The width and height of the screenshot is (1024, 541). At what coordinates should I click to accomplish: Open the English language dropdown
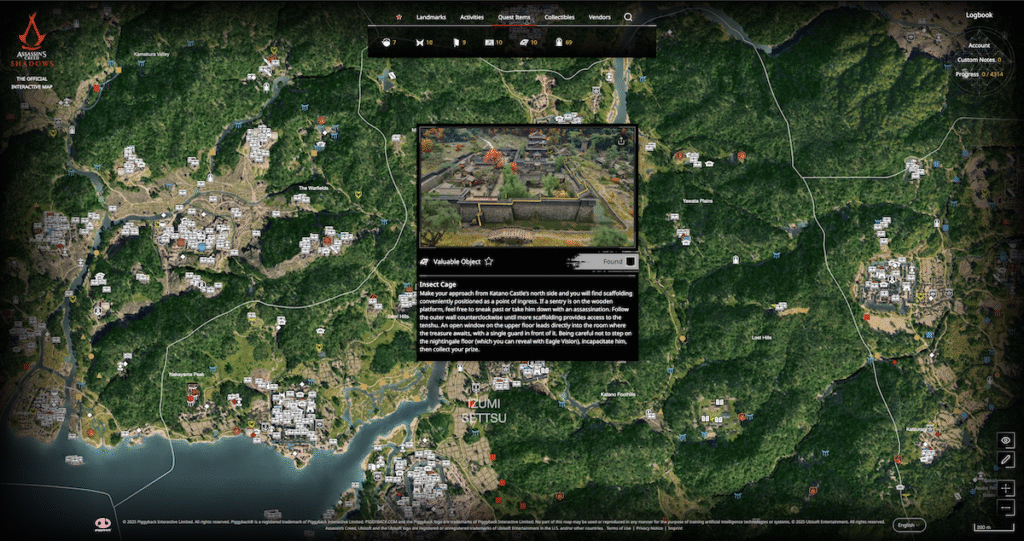pos(909,525)
